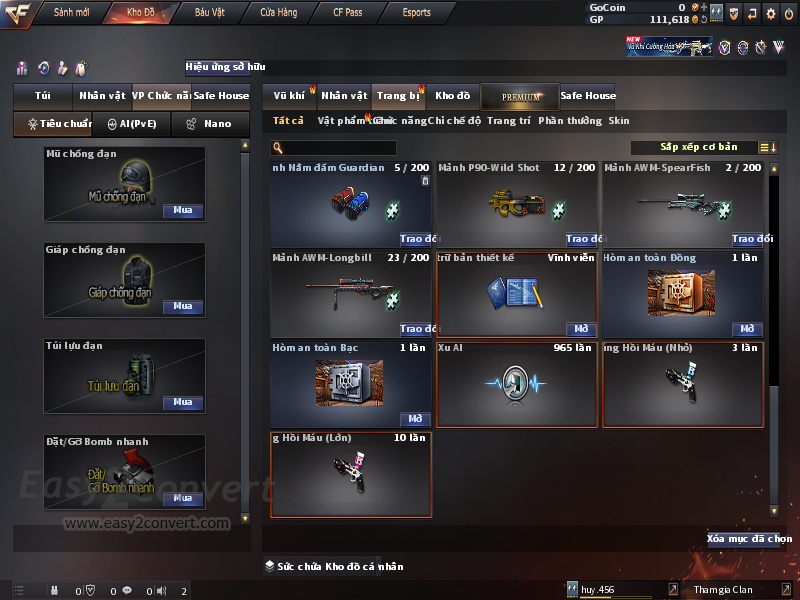This screenshot has width=800, height=600.
Task: Exchange the Mảnh AWM-Longbill fragments
Action: tap(418, 329)
